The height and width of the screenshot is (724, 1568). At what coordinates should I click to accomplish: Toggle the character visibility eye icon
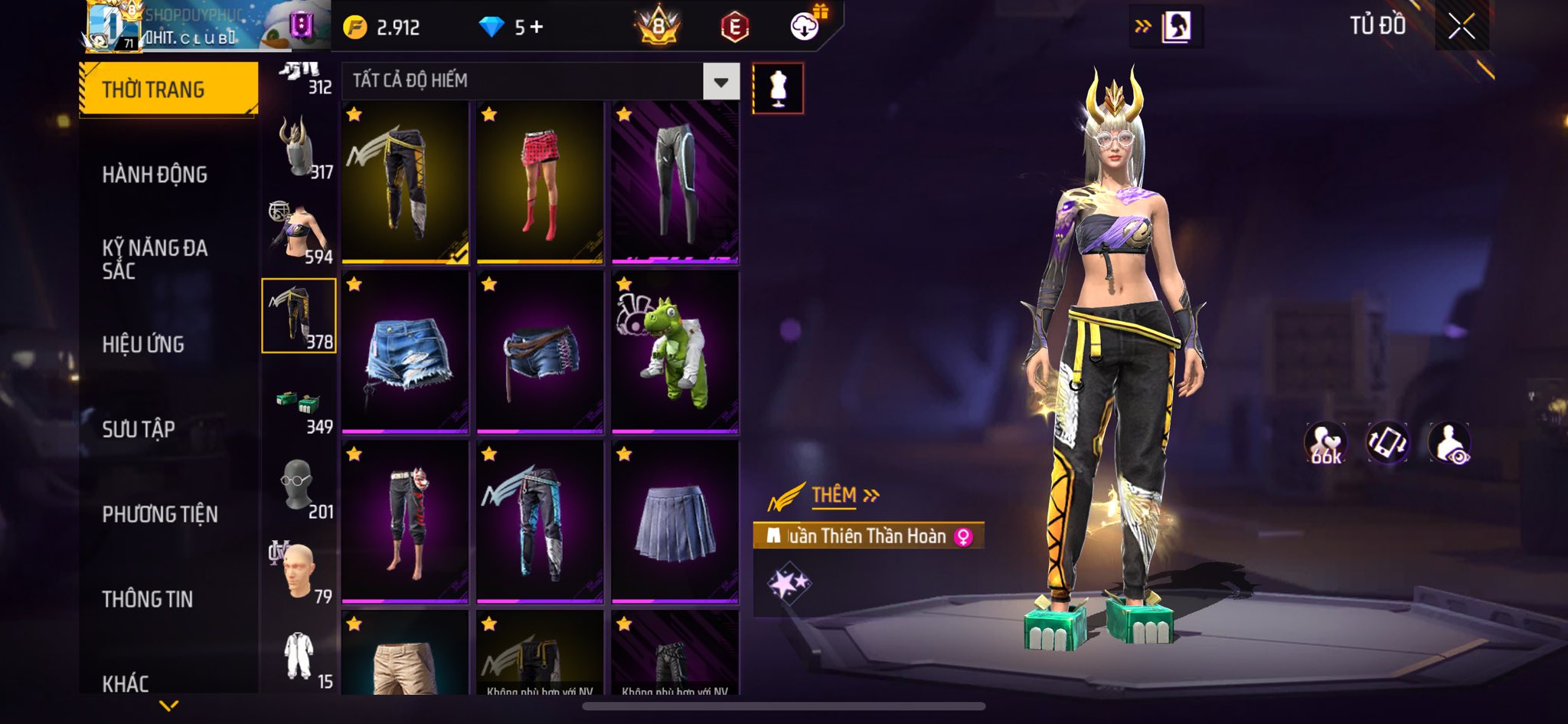click(1449, 443)
